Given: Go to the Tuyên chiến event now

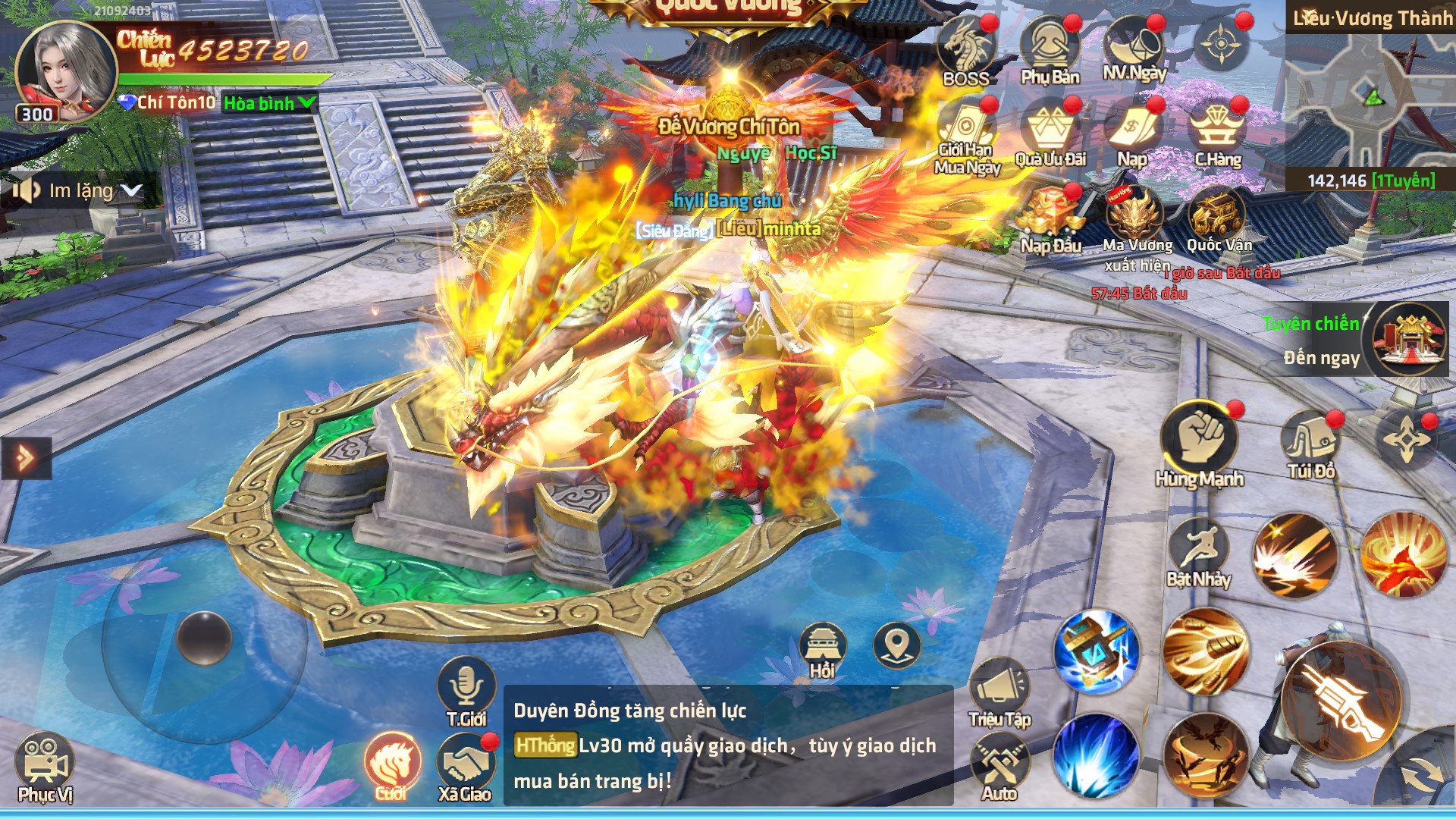Looking at the screenshot, I should [x=1409, y=339].
